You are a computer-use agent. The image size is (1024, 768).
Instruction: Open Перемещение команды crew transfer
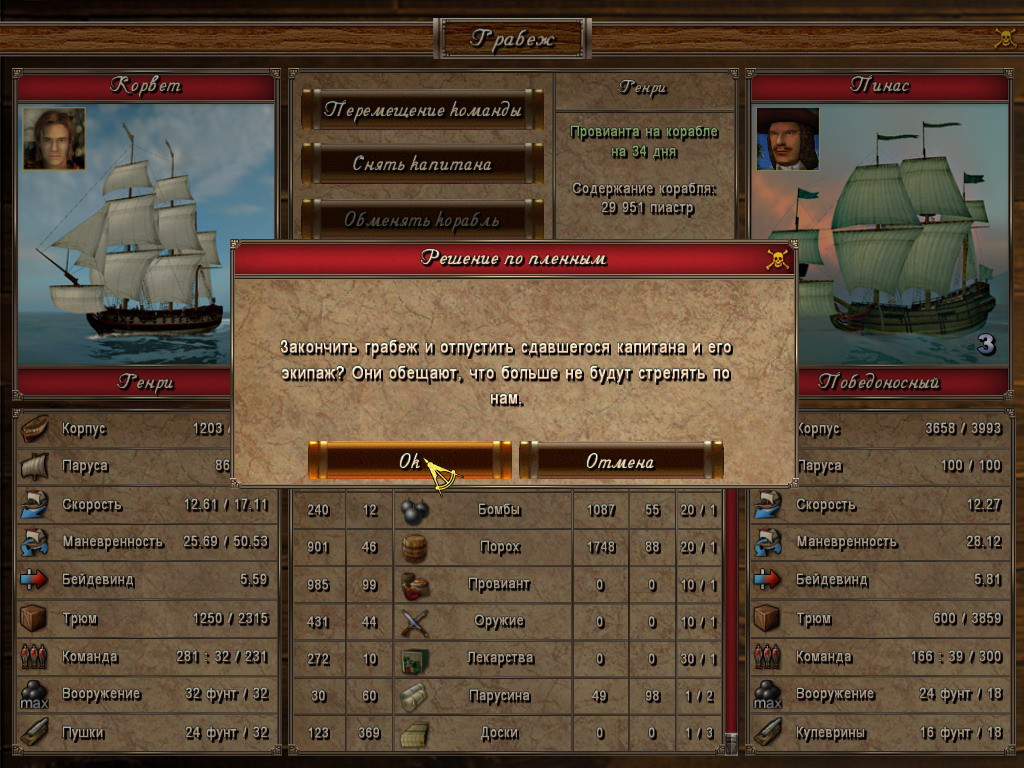(422, 110)
